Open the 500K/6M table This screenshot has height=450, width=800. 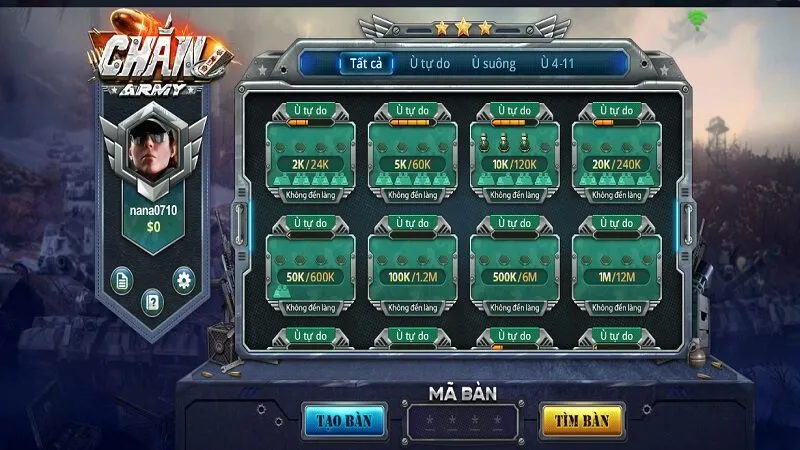tap(514, 267)
